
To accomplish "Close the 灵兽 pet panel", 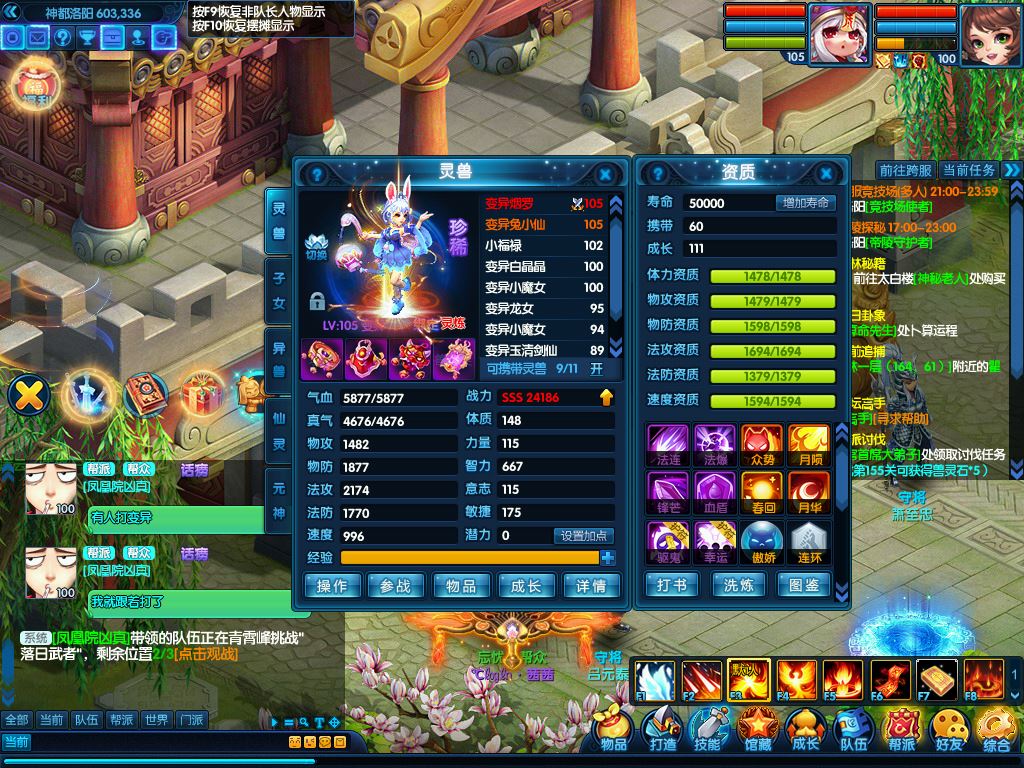I will [x=605, y=173].
